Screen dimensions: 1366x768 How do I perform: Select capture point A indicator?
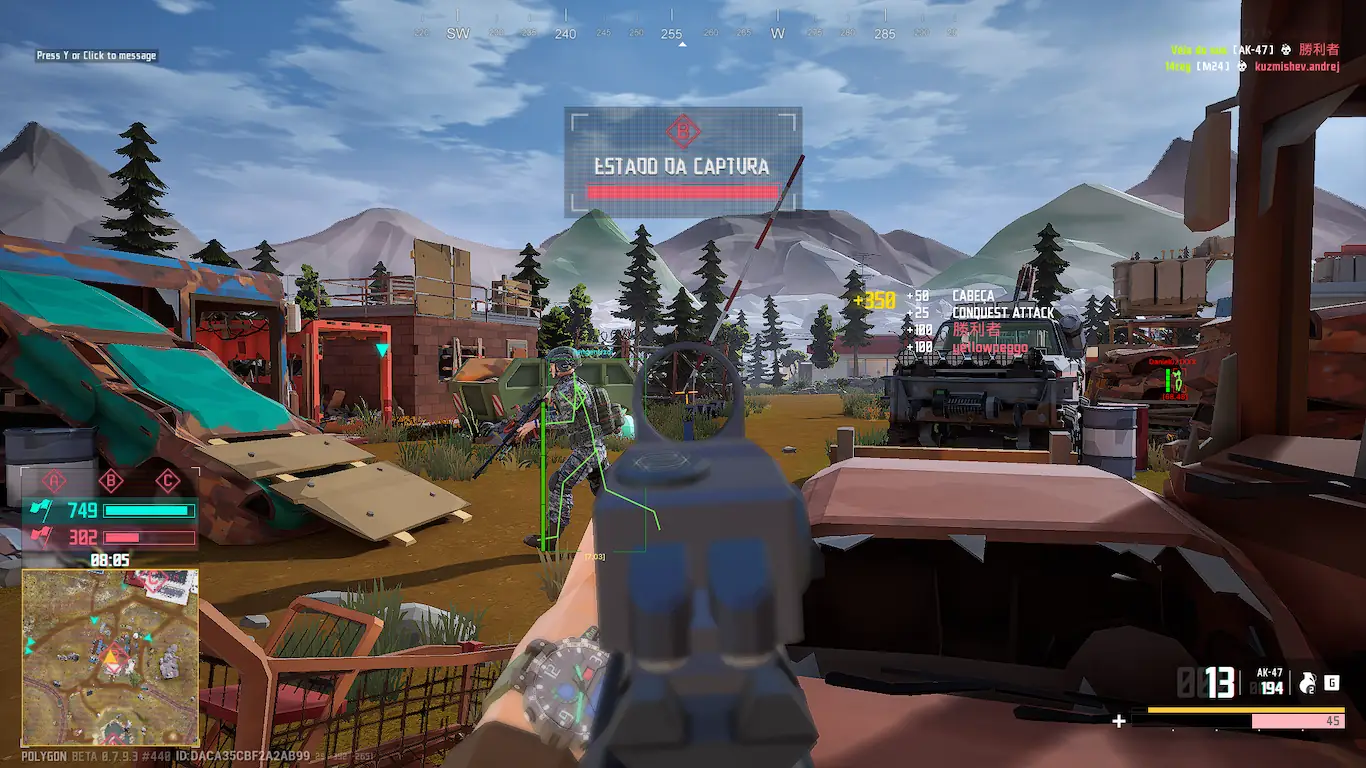point(54,481)
